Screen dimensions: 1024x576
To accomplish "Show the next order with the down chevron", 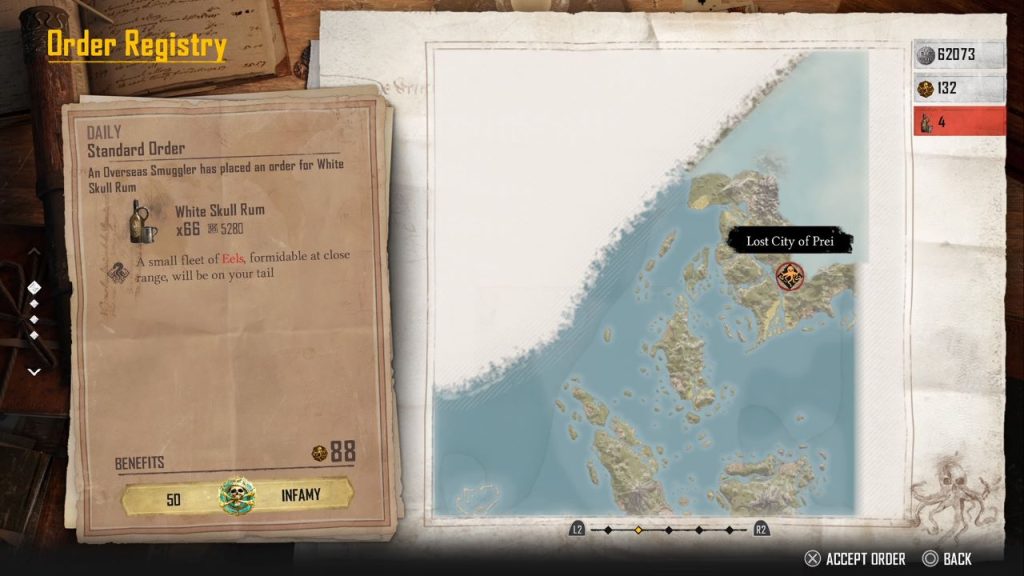I will (x=34, y=371).
